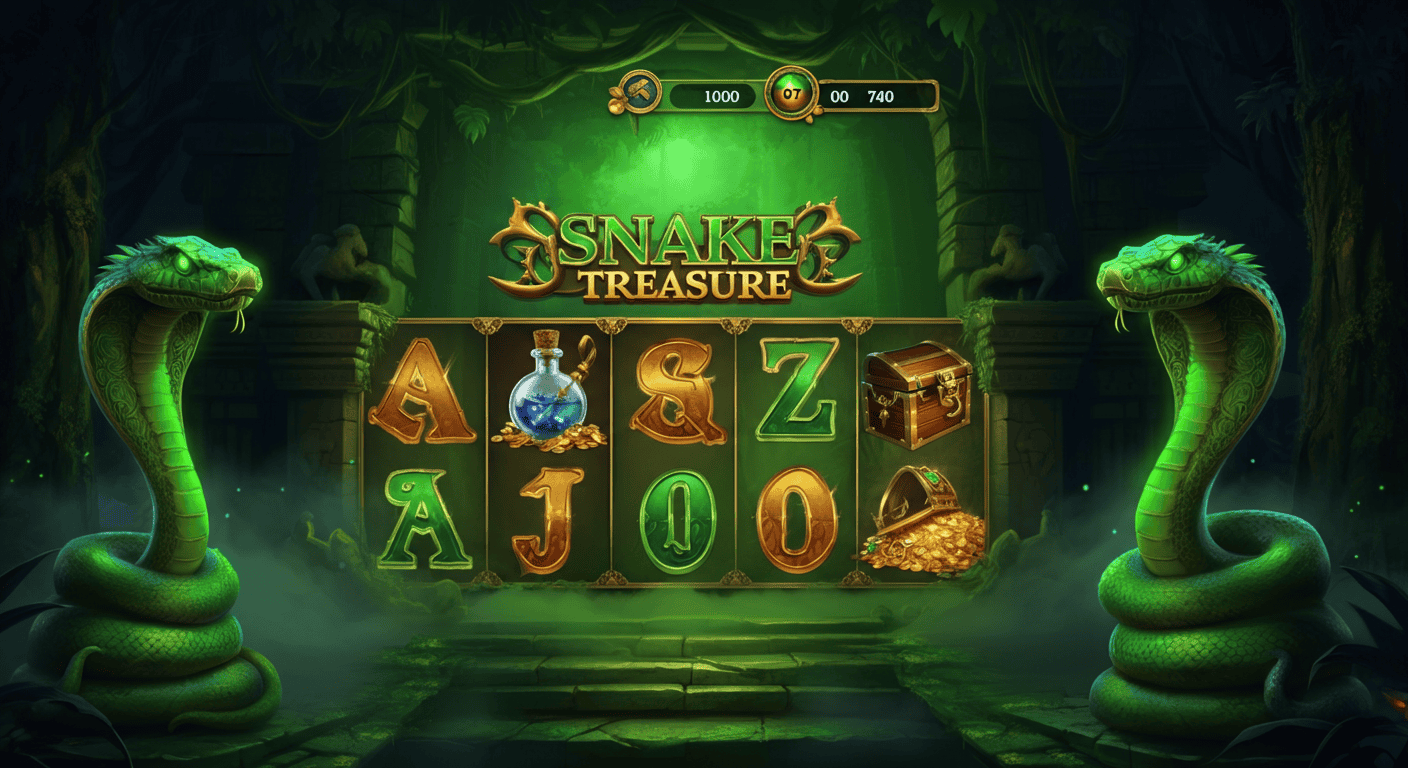1408x768 pixels.
Task: Click the counter displaying 740
Action: tap(879, 97)
